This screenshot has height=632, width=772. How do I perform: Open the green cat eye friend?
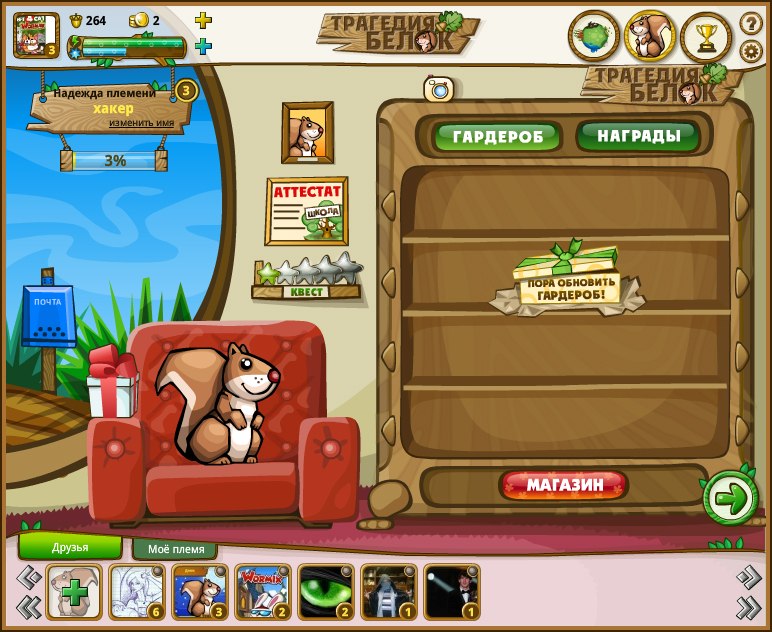point(326,591)
